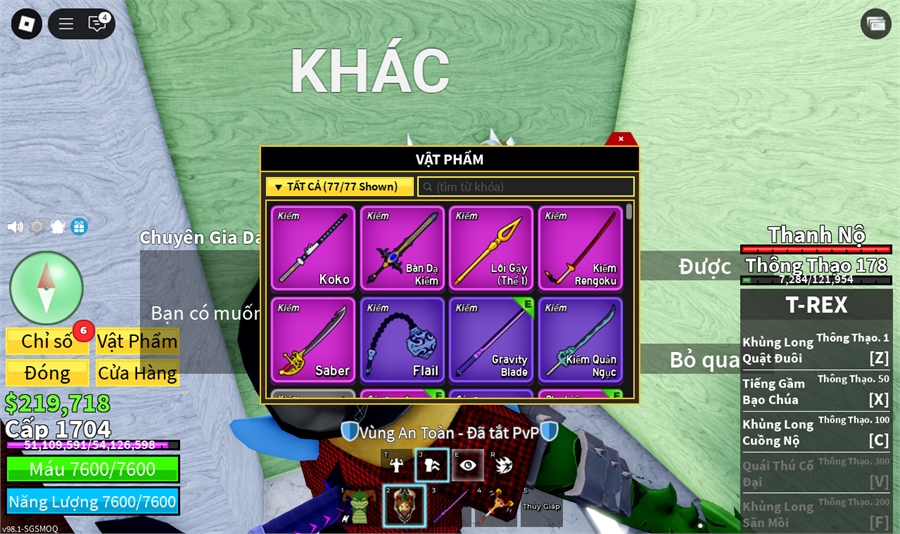Click the Vật Phẩm yellow menu button

click(137, 341)
